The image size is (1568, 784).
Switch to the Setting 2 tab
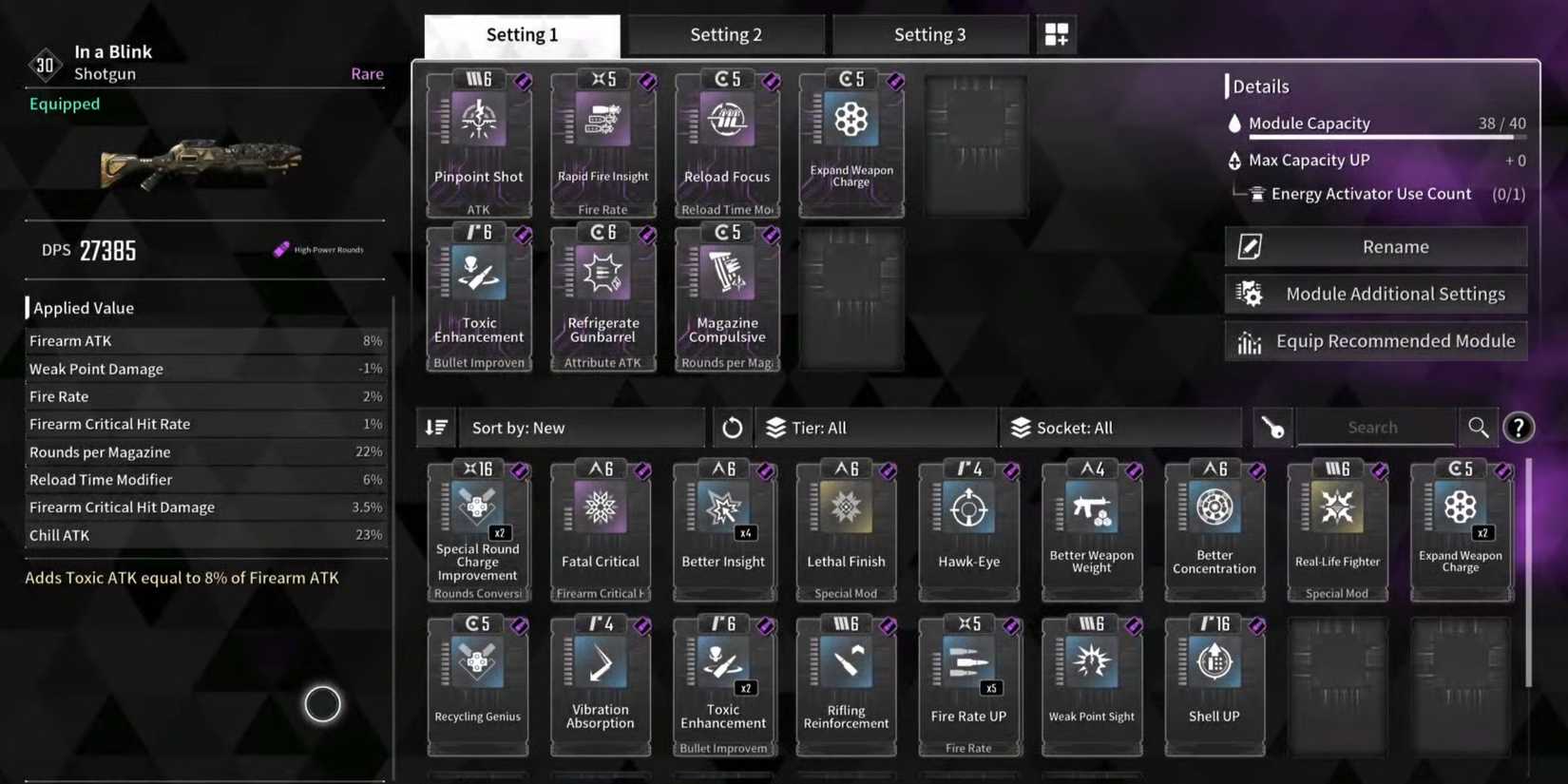point(727,33)
